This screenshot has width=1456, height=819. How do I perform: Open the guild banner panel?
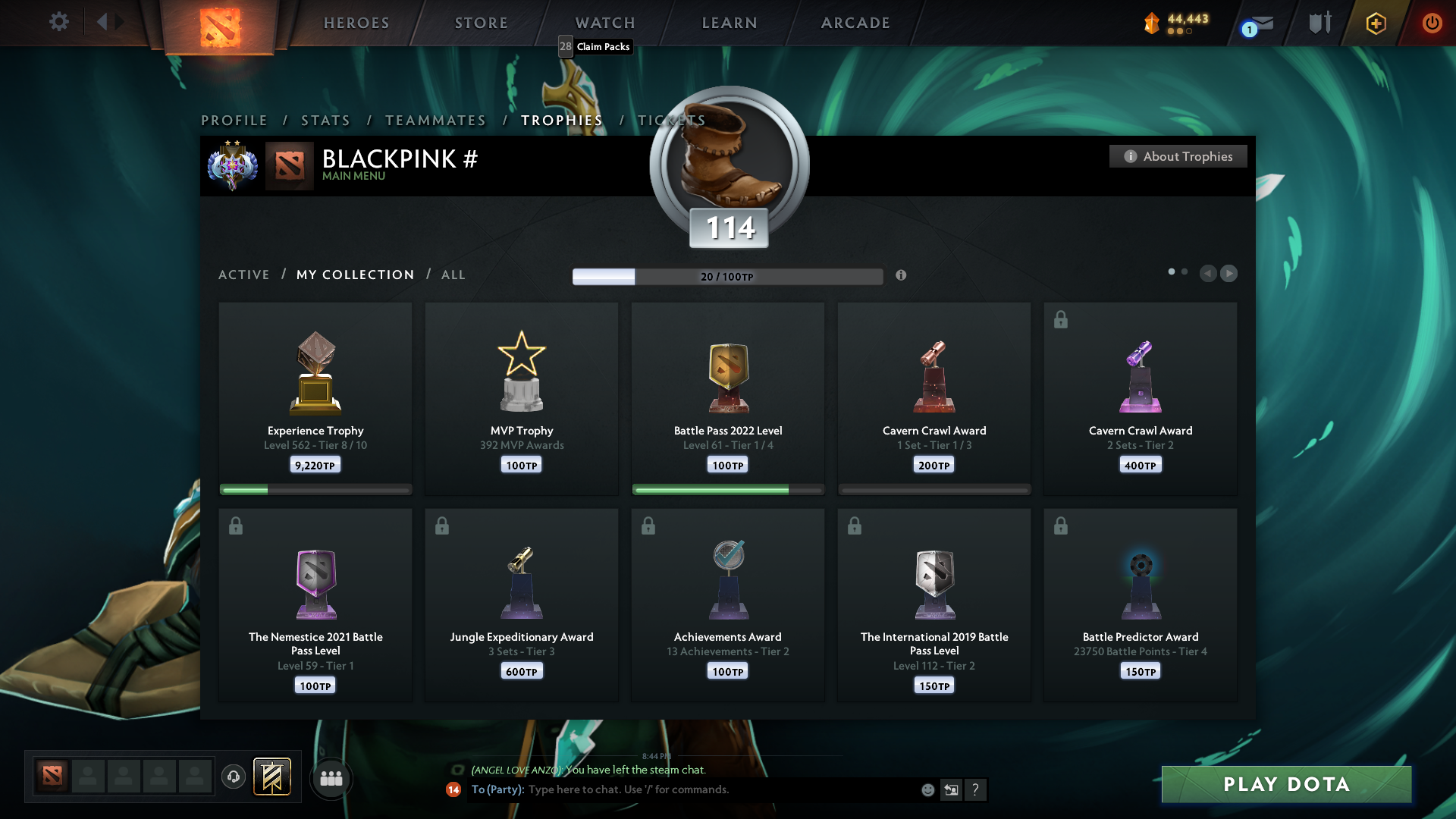click(x=273, y=777)
